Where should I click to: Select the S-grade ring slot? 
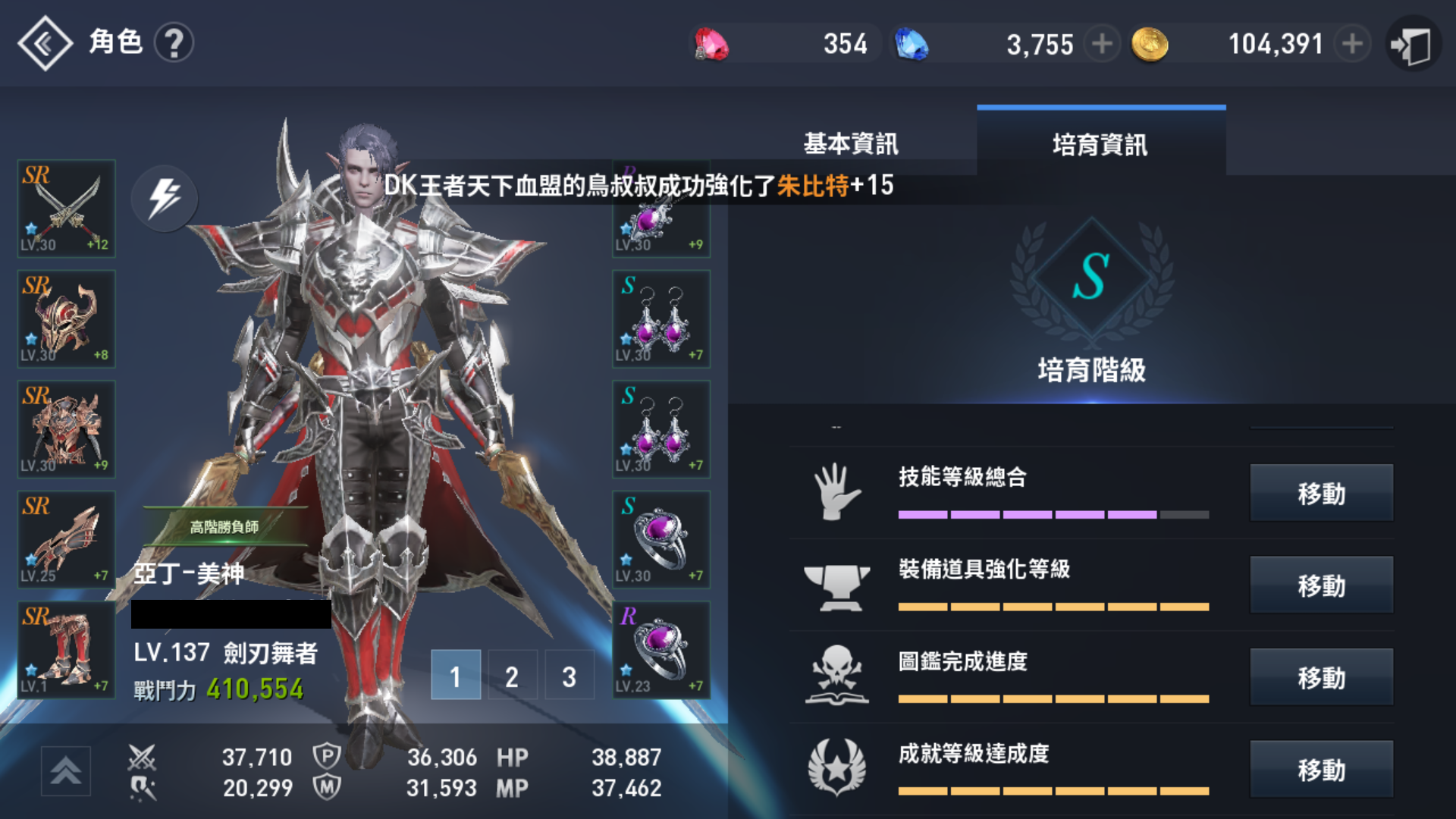(661, 539)
